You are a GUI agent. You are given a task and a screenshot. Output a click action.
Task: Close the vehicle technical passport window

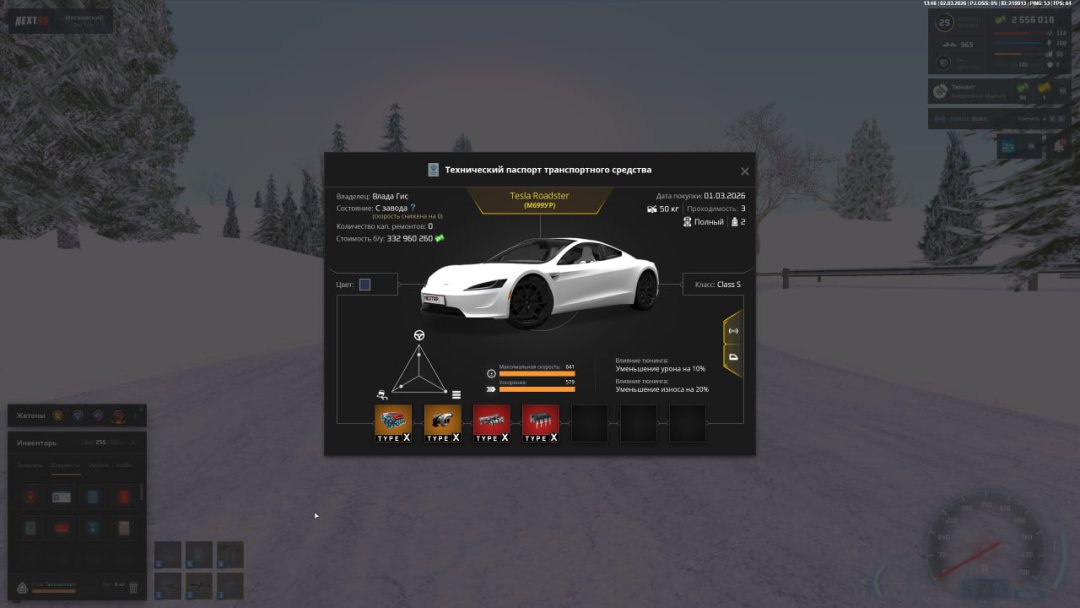744,171
